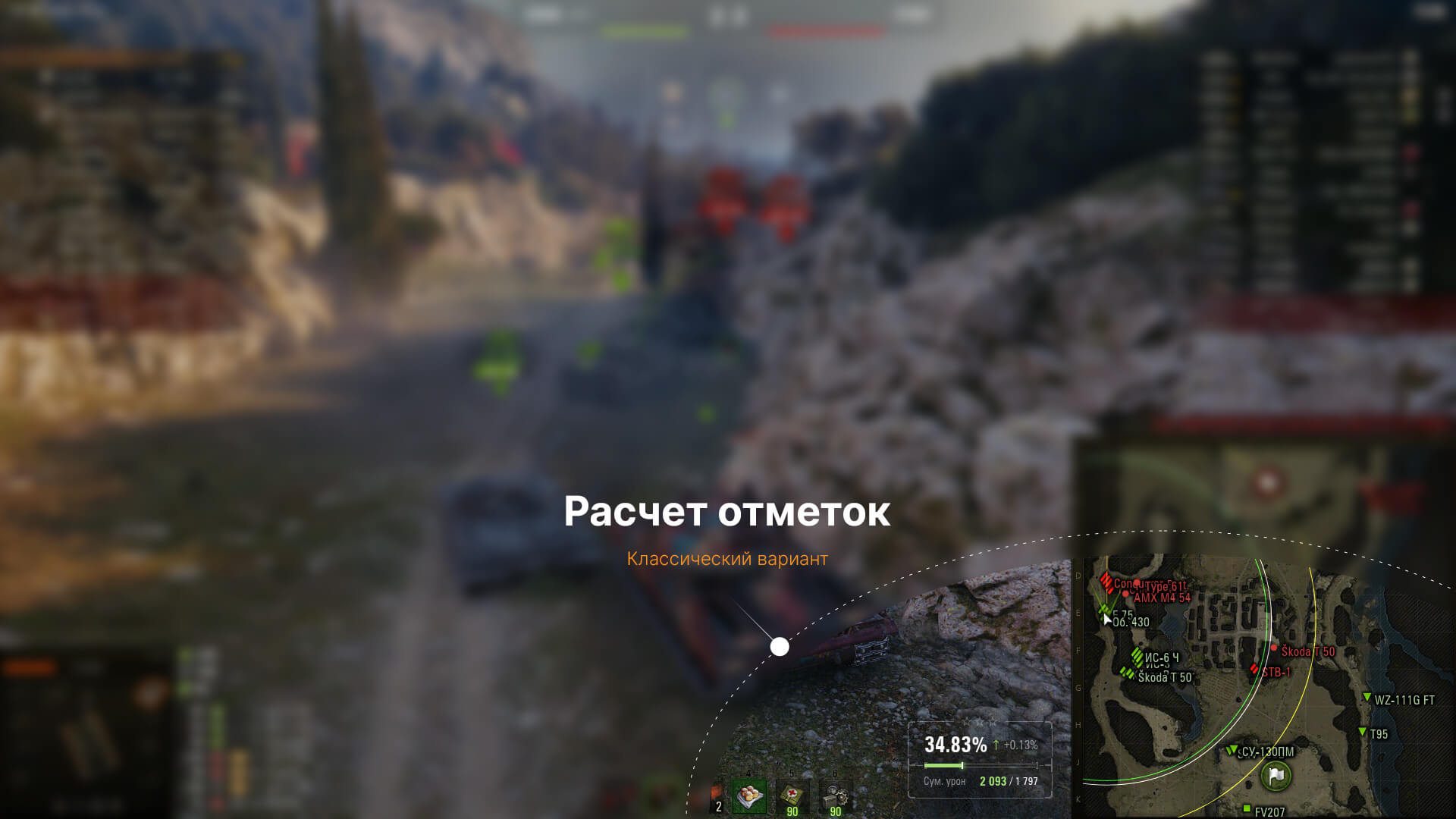
Task: Activate the repair kit consumable
Action: (x=835, y=797)
